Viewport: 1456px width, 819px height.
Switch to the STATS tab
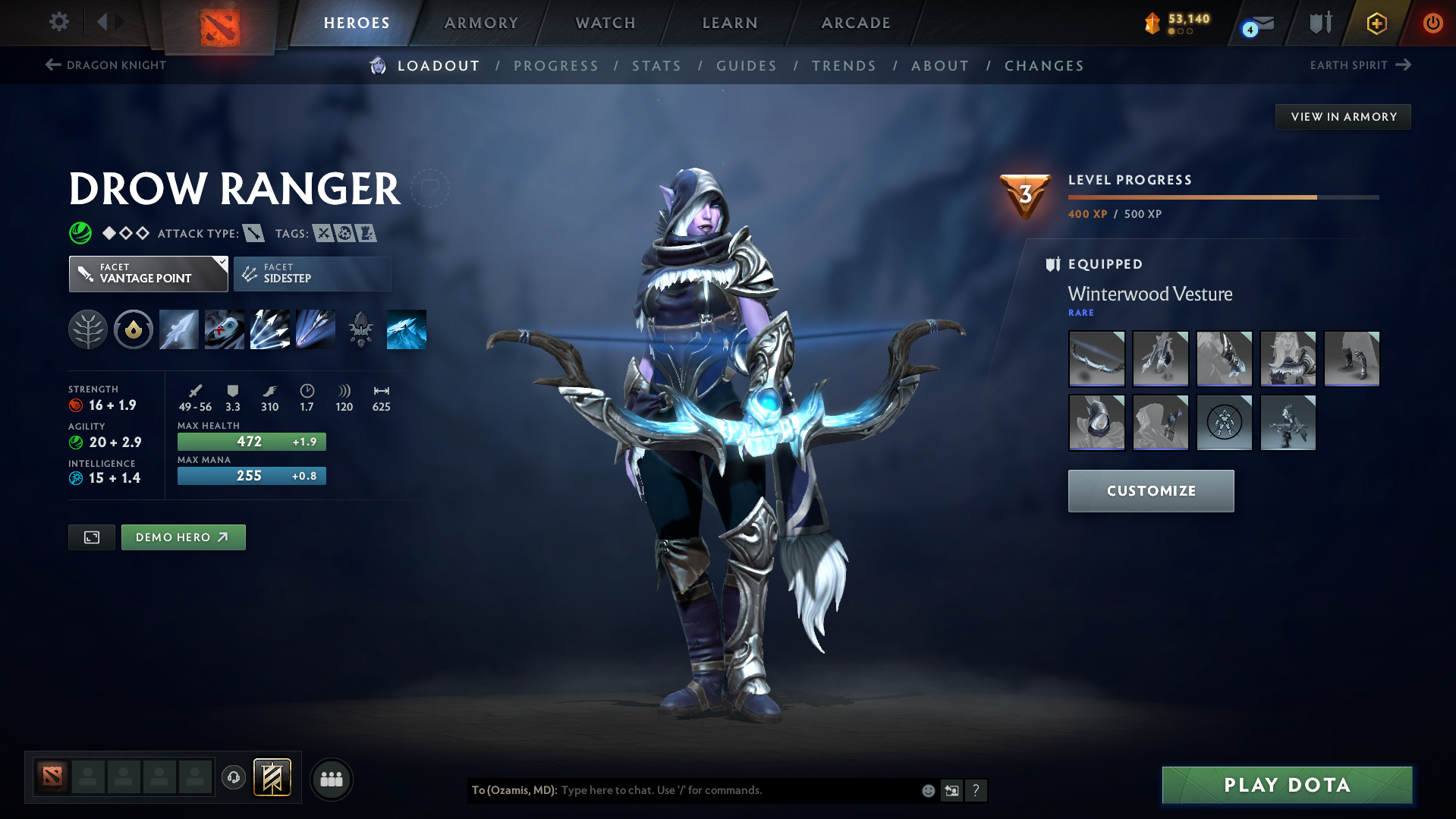click(x=656, y=66)
